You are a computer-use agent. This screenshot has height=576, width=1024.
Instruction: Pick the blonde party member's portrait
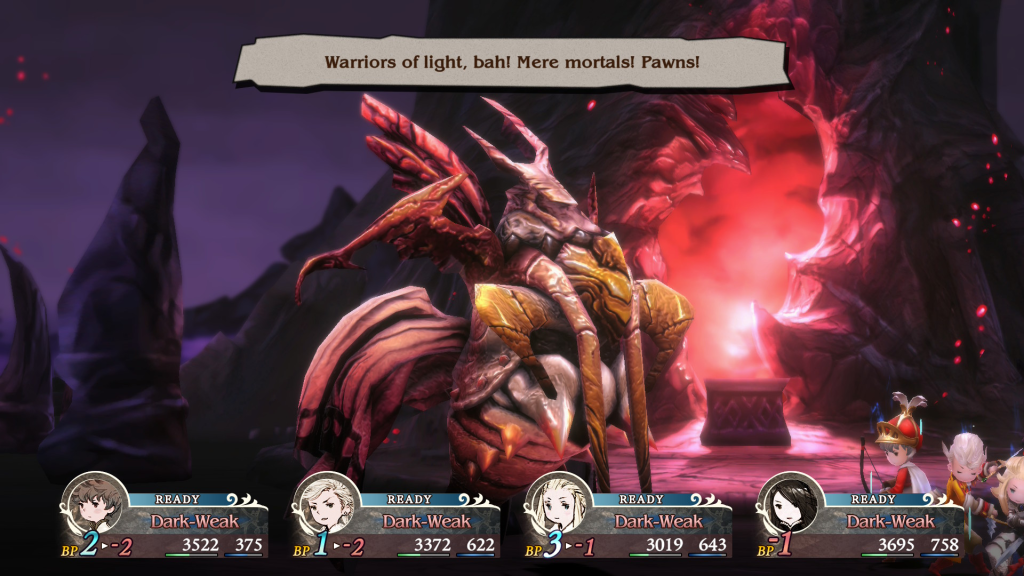pyautogui.click(x=558, y=507)
